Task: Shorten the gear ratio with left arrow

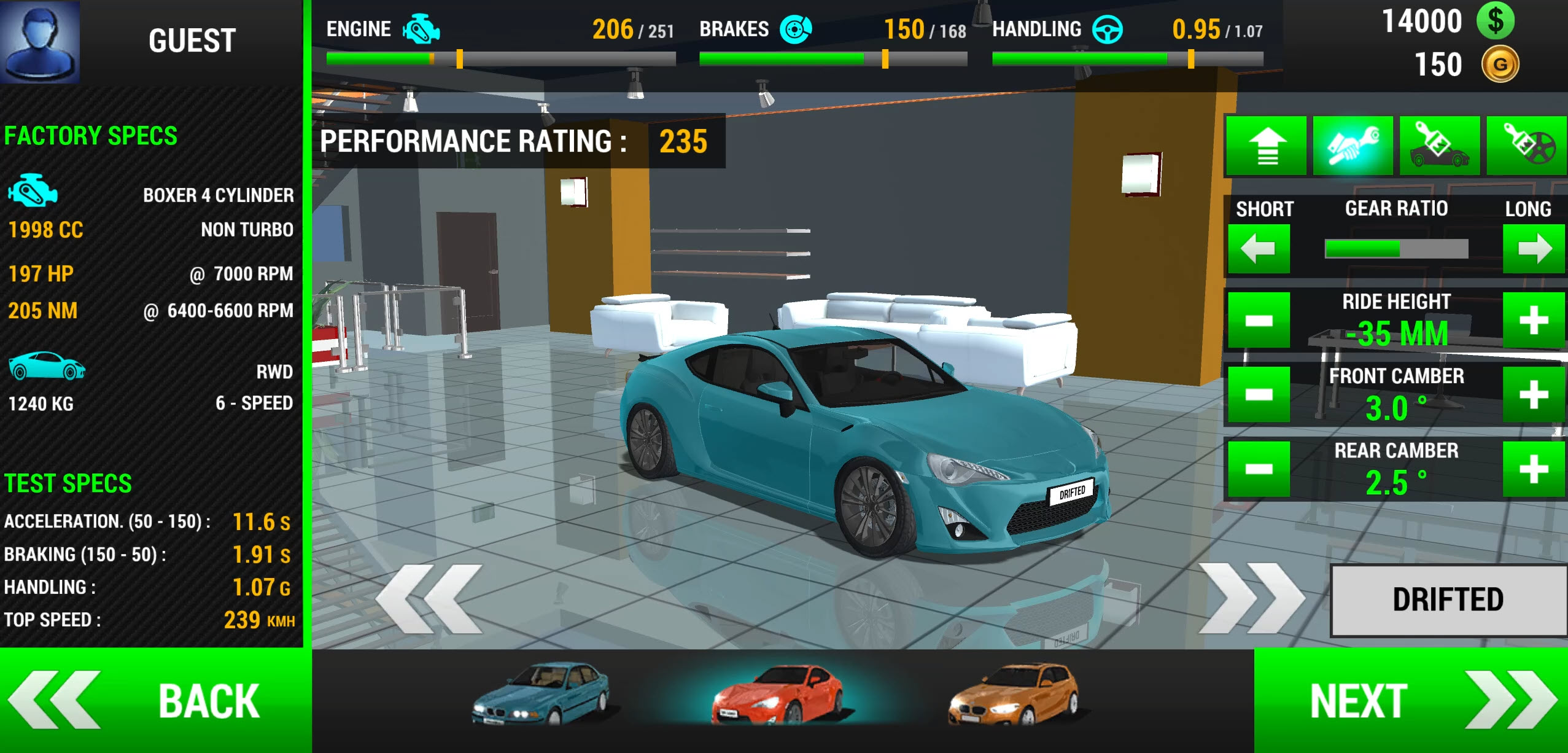Action: 1259,249
